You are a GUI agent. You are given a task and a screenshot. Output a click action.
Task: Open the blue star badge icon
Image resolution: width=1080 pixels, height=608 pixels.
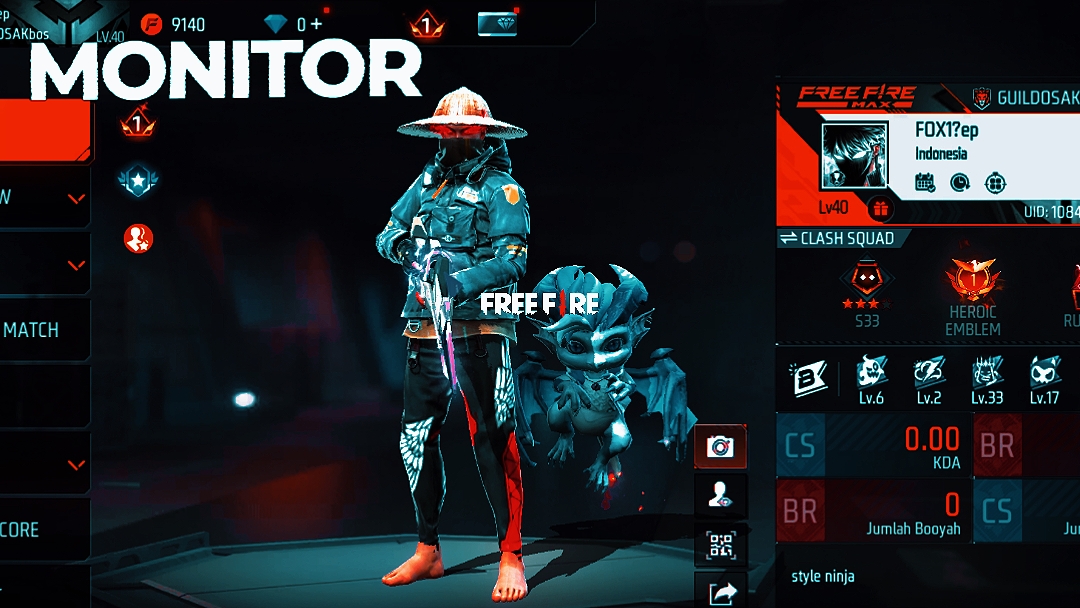(x=138, y=180)
